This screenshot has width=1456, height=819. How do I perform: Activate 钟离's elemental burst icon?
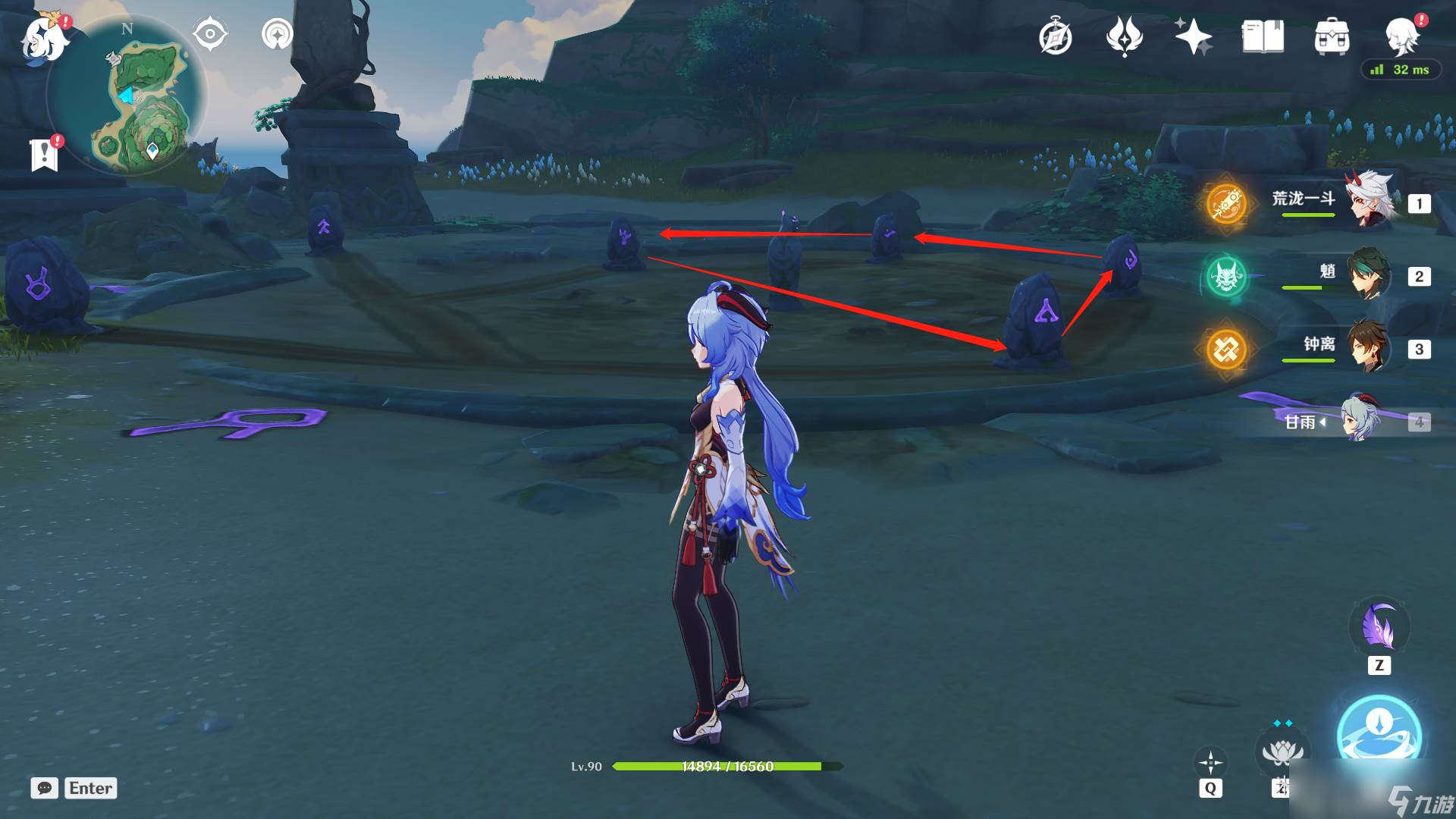tap(1226, 350)
